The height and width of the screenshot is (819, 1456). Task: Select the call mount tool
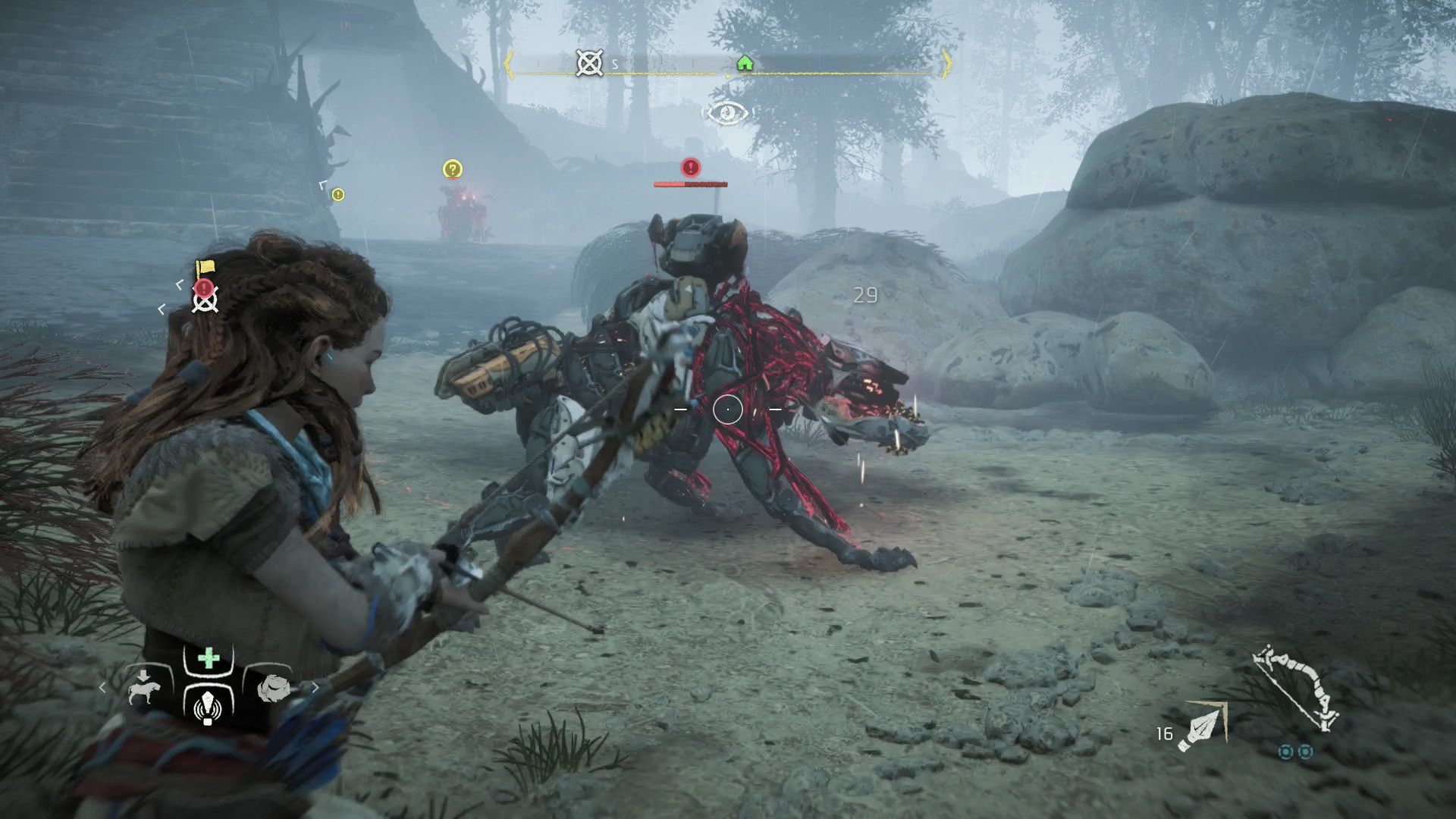click(x=144, y=688)
